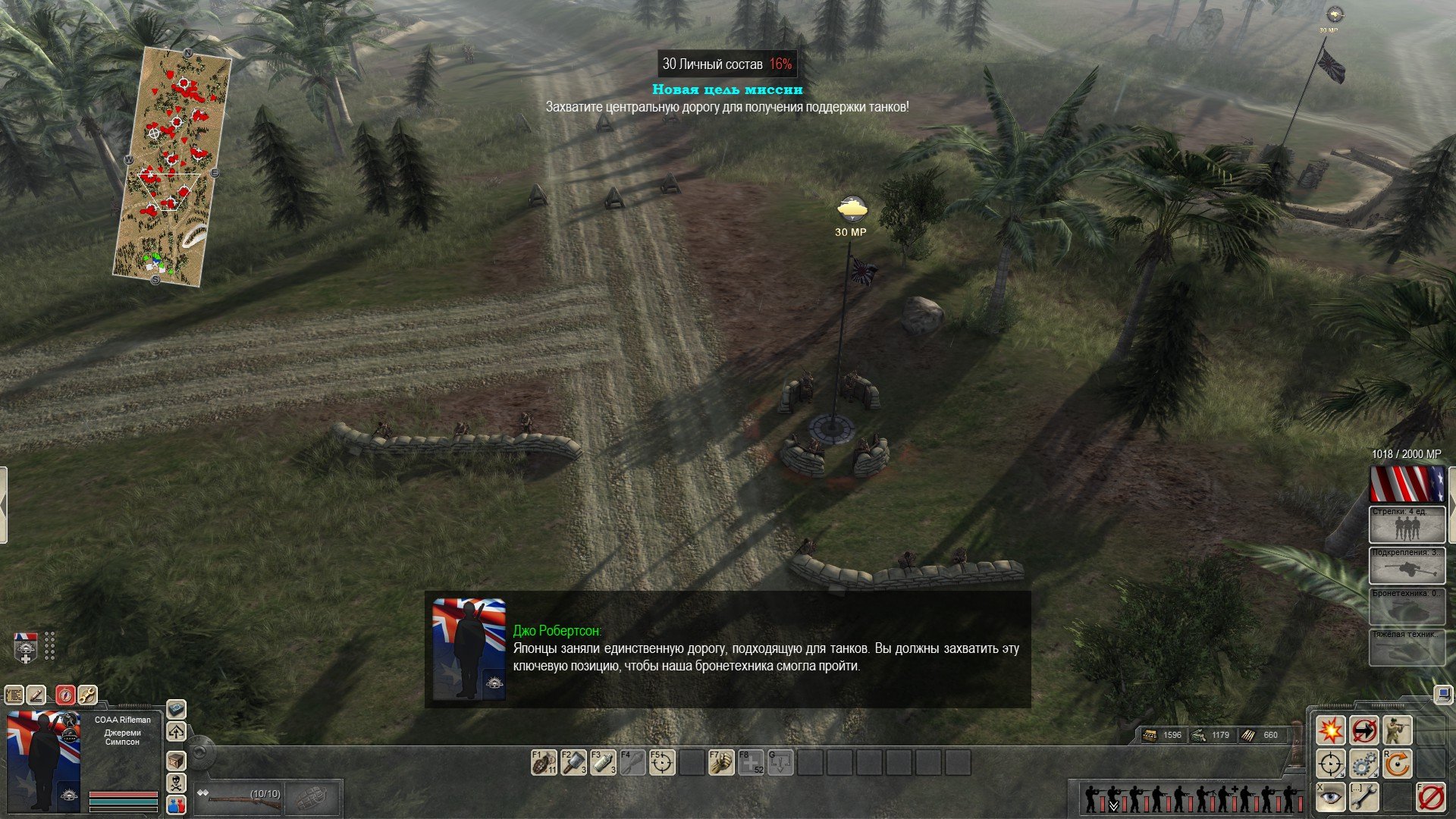Choose the hatchet slot in the hotbar
1456x819 pixels.
tap(573, 762)
